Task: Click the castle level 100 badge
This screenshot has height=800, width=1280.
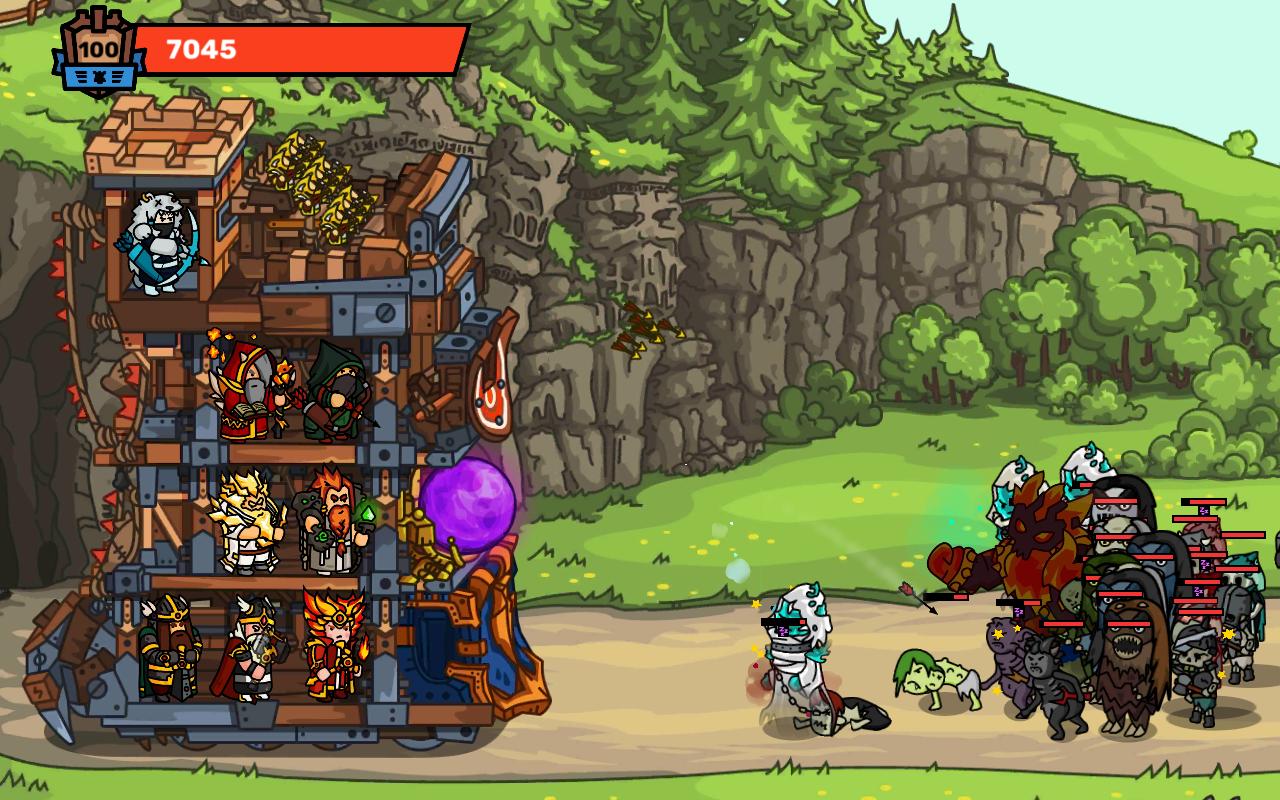Action: [x=98, y=51]
